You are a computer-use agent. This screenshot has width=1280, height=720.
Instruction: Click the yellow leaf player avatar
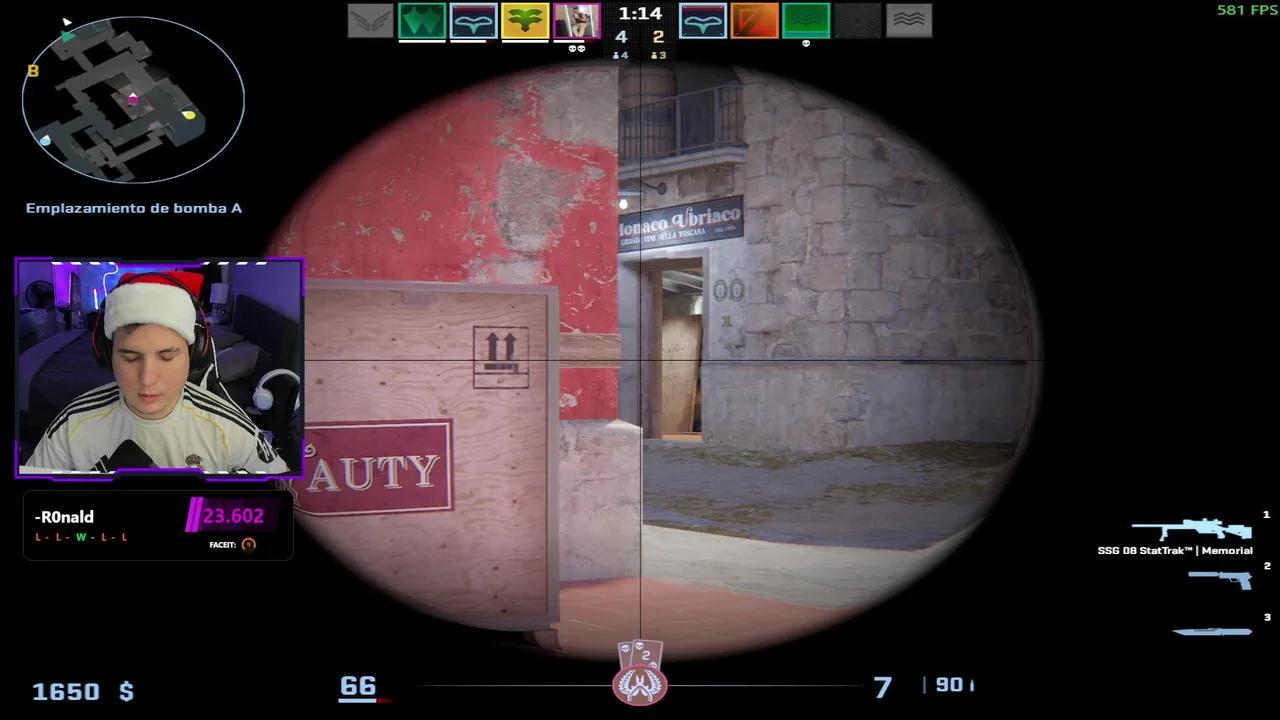tap(524, 22)
